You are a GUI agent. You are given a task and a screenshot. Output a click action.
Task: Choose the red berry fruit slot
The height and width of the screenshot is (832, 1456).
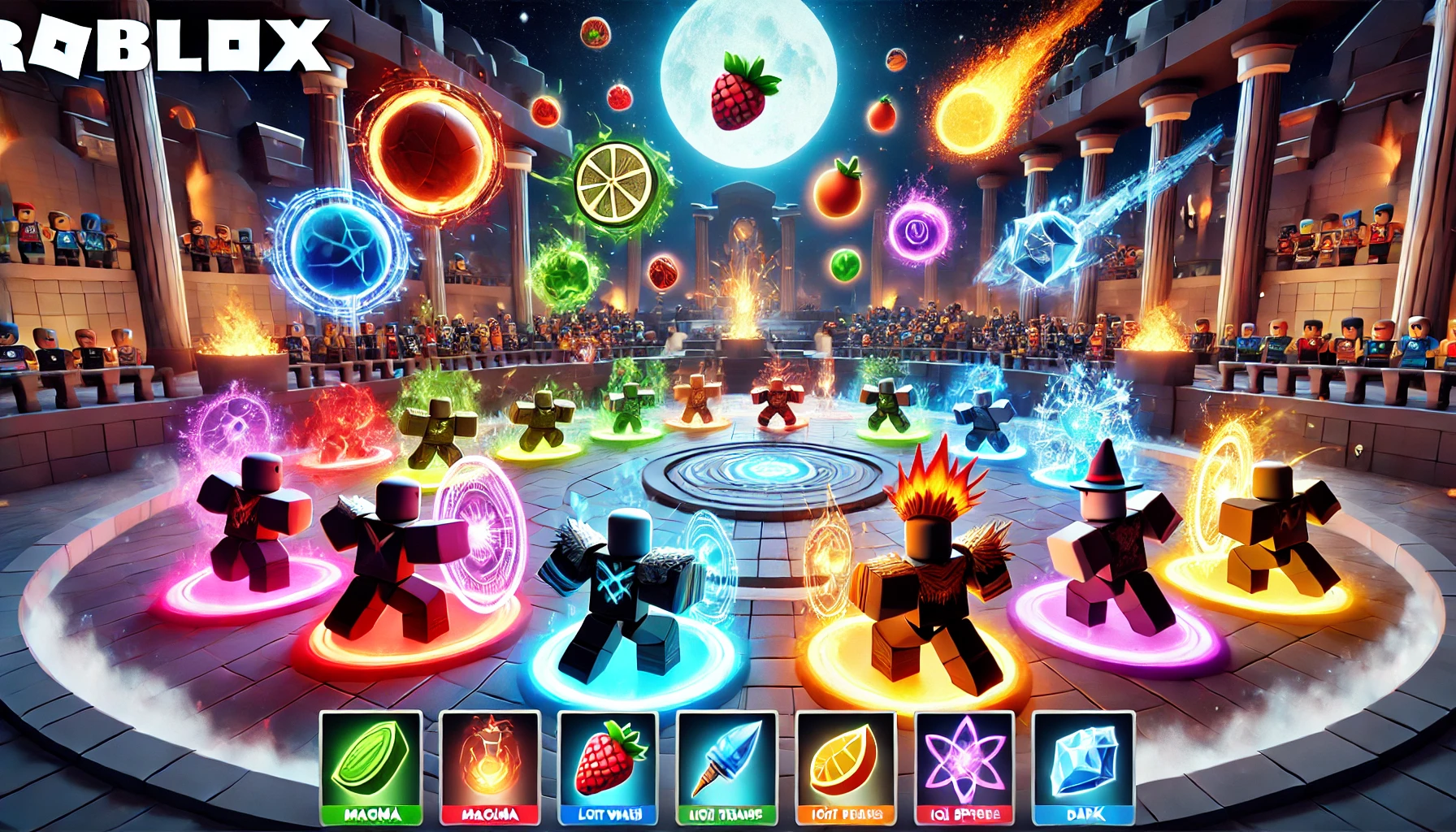[x=609, y=765]
